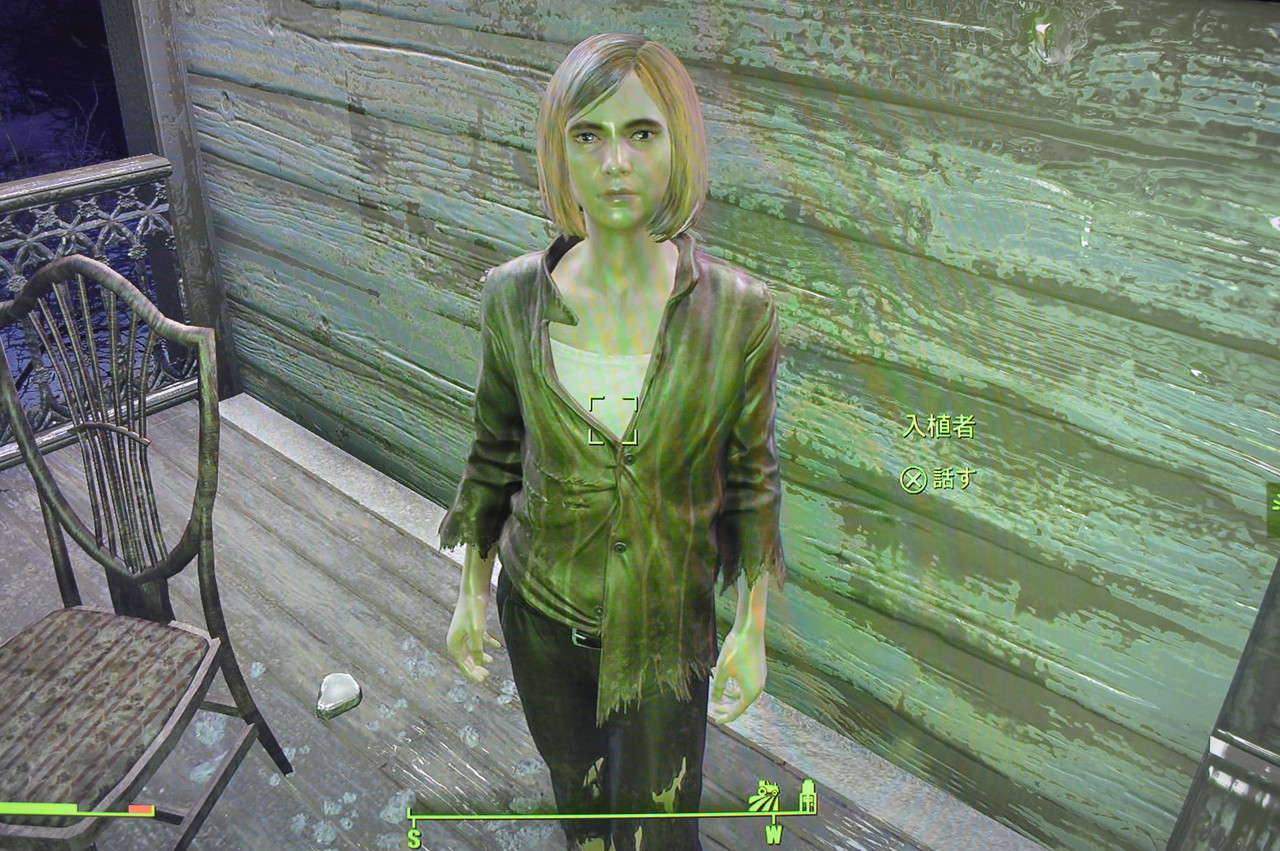Click the center tick of the compass bar
This screenshot has width=1280, height=851.
[640, 815]
